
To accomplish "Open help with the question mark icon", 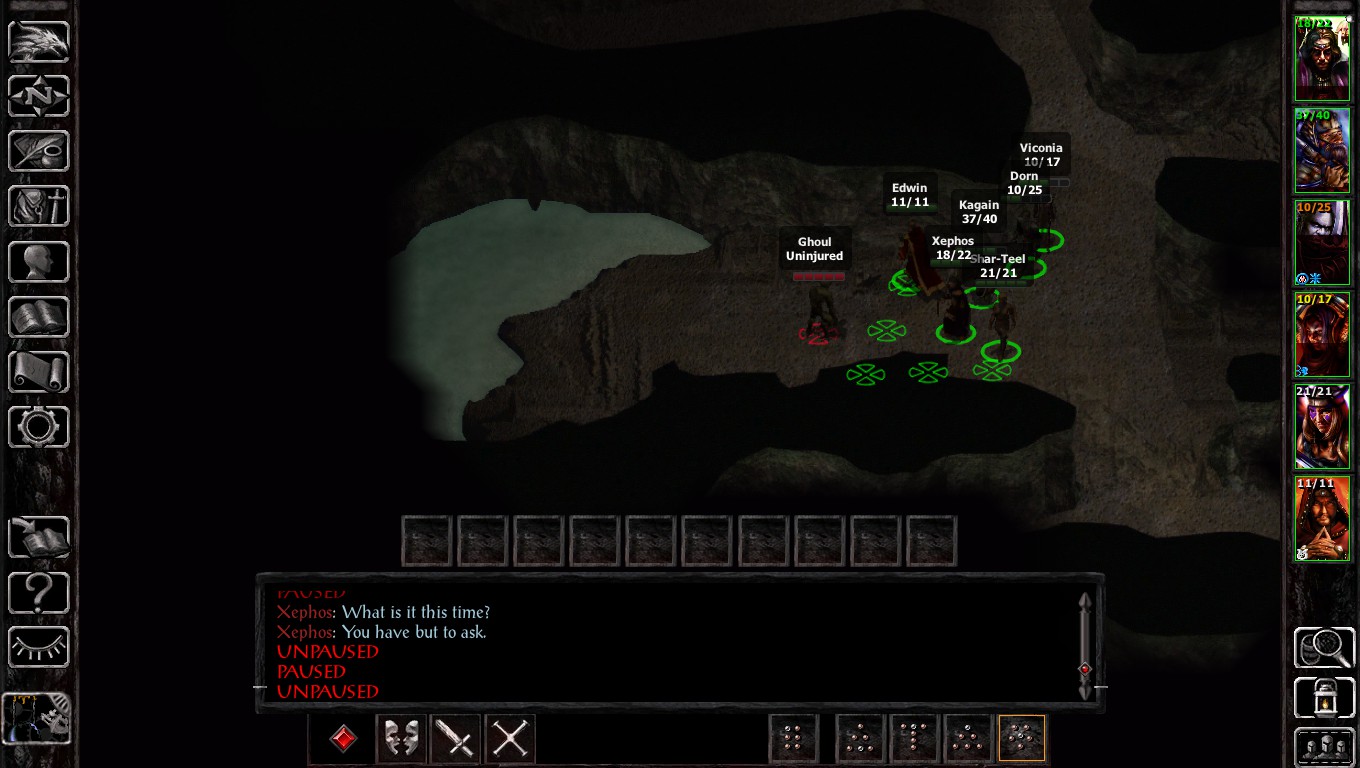I will pyautogui.click(x=38, y=592).
